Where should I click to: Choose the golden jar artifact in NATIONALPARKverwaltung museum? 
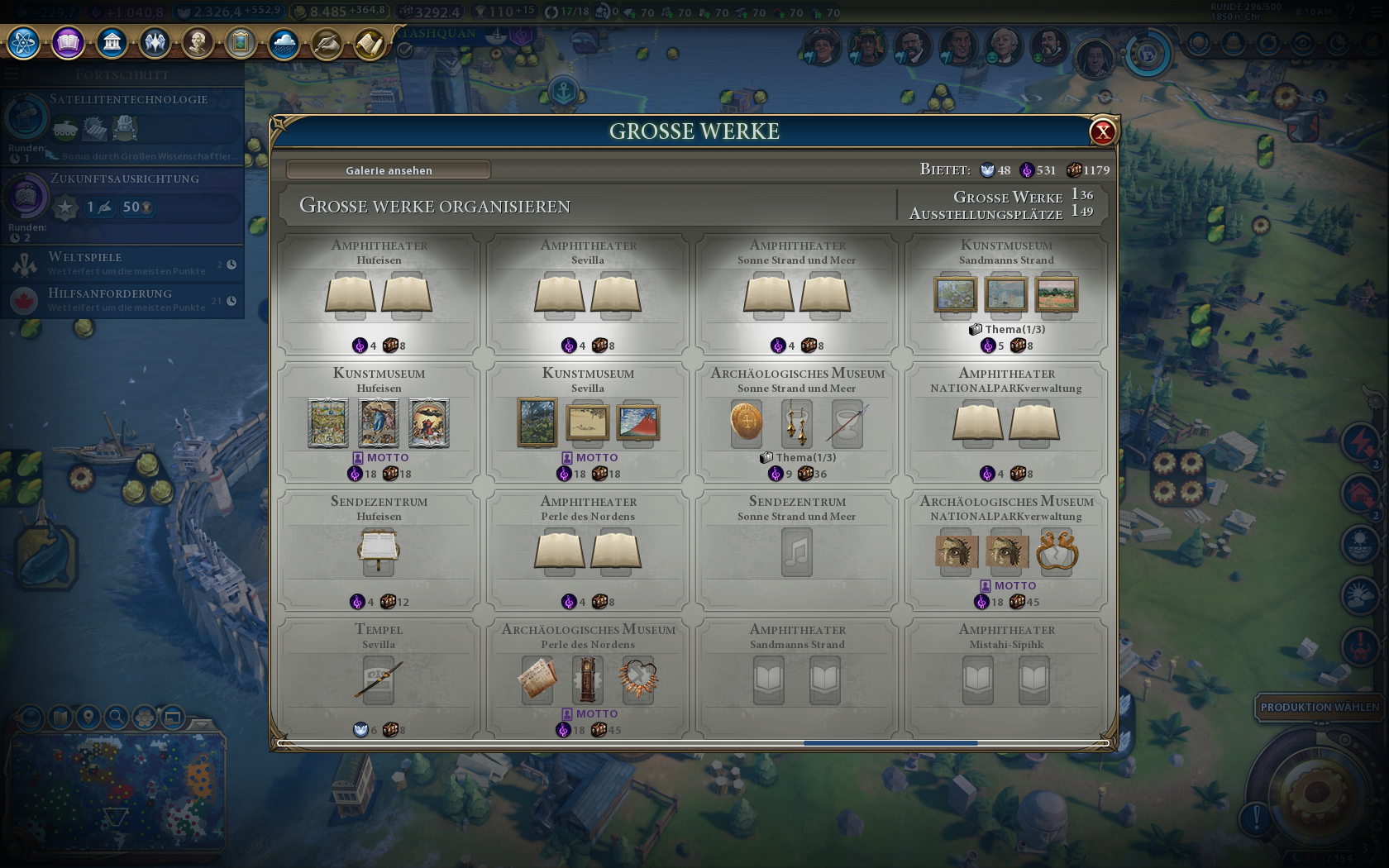1057,551
